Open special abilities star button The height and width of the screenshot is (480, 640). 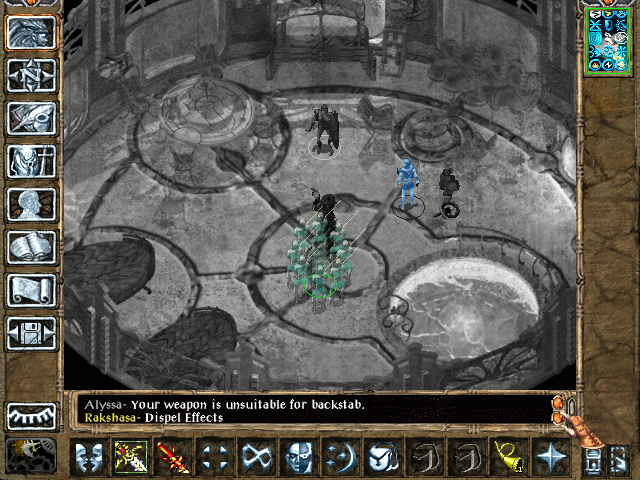coord(550,457)
